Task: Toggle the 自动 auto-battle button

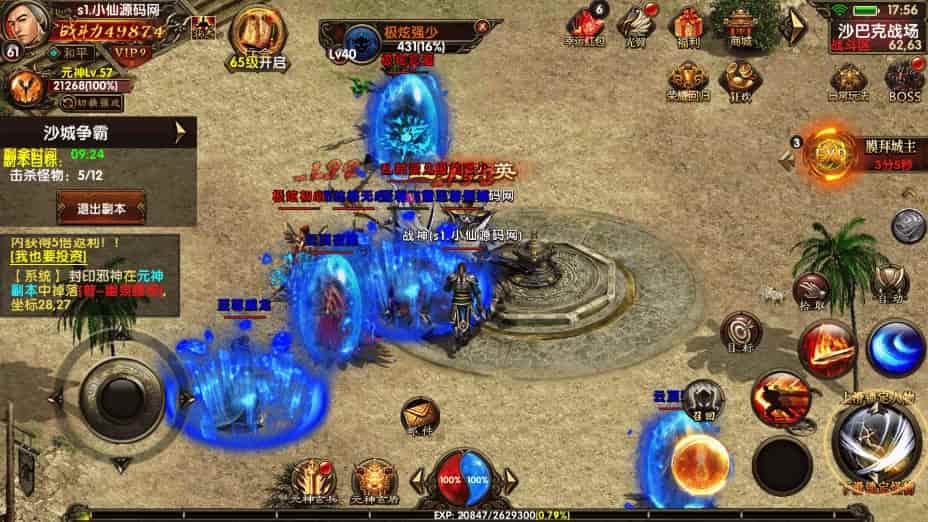Action: point(888,282)
